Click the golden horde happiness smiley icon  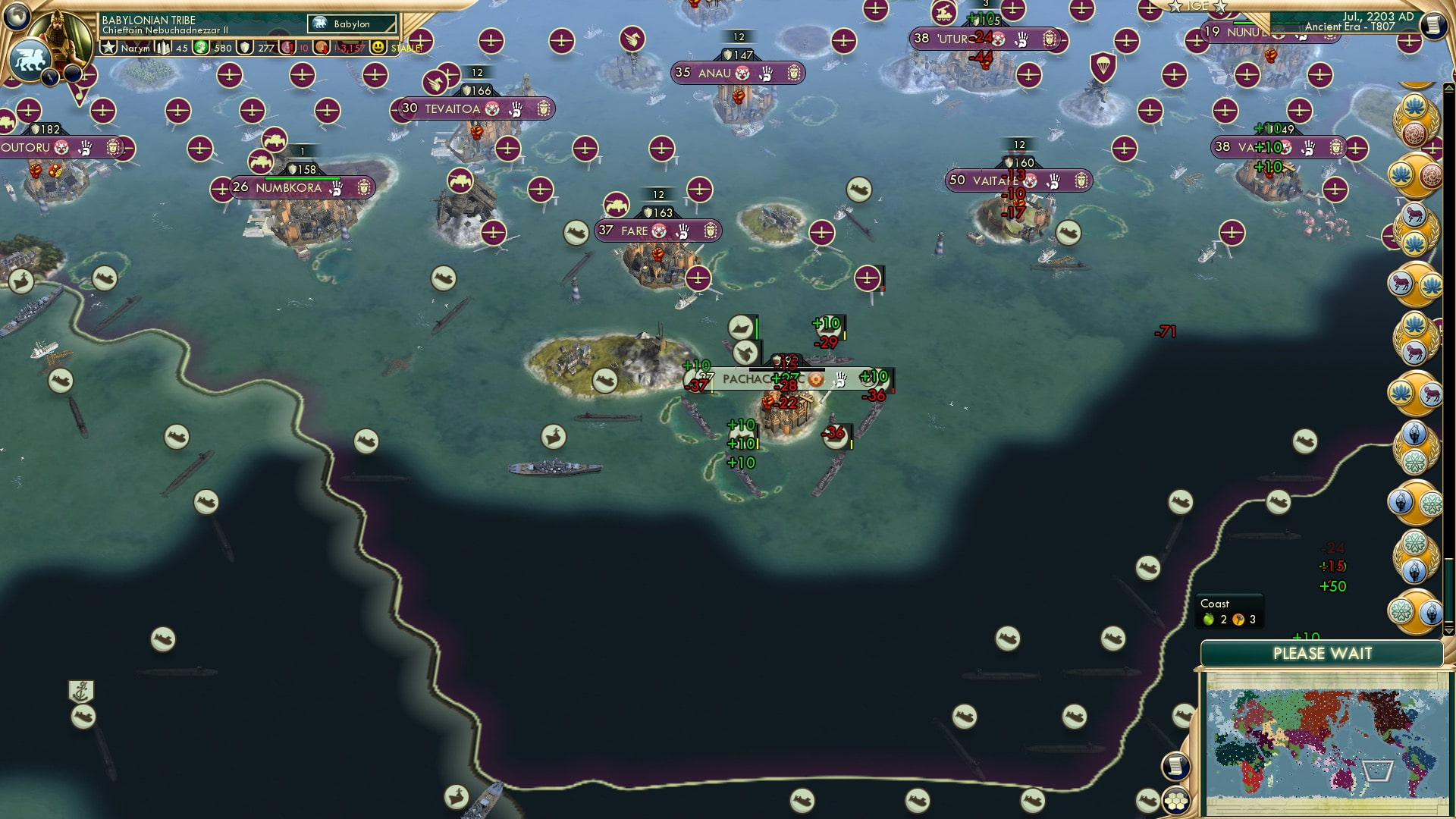click(x=377, y=48)
